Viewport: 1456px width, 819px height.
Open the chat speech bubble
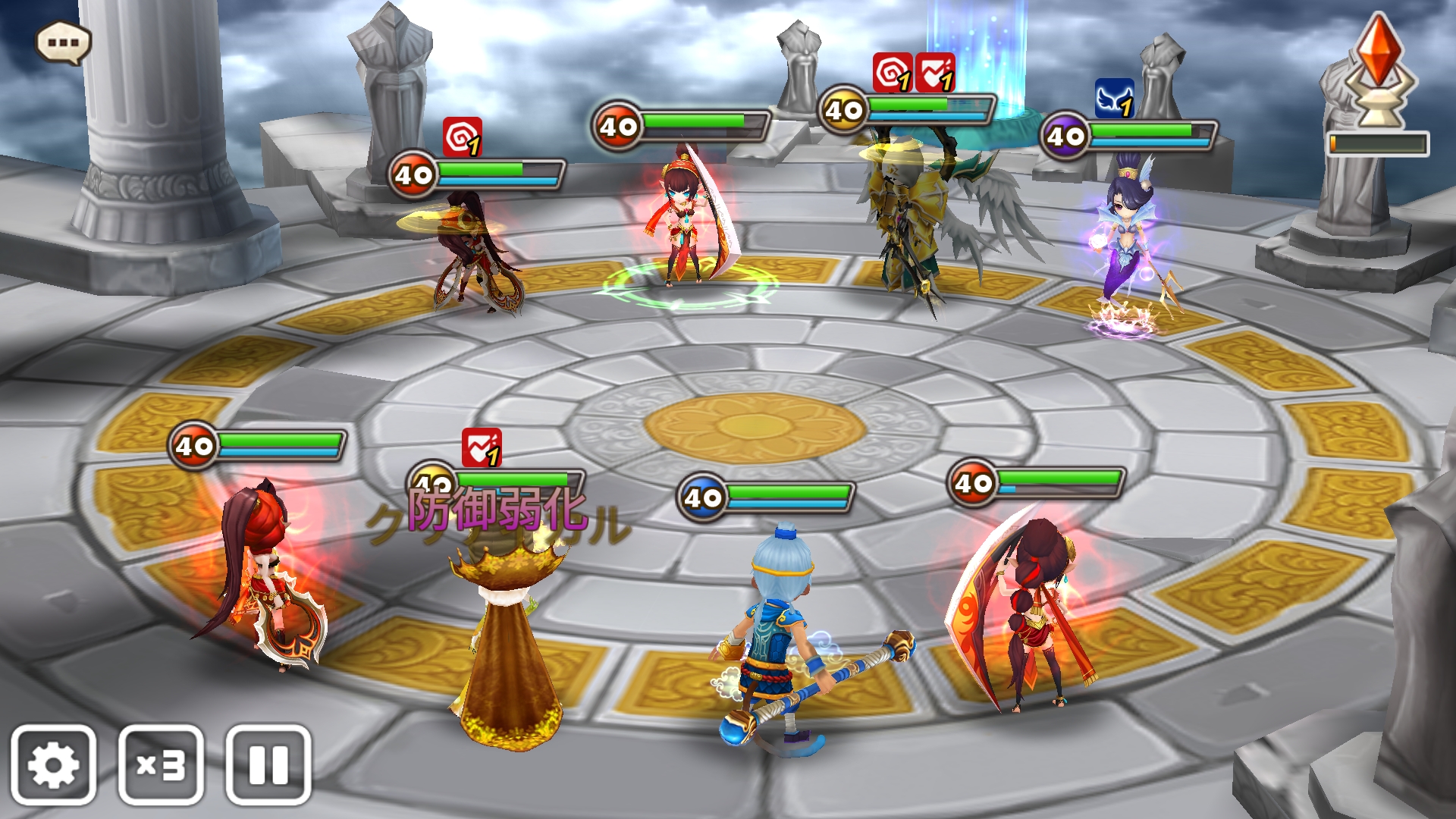[64, 42]
